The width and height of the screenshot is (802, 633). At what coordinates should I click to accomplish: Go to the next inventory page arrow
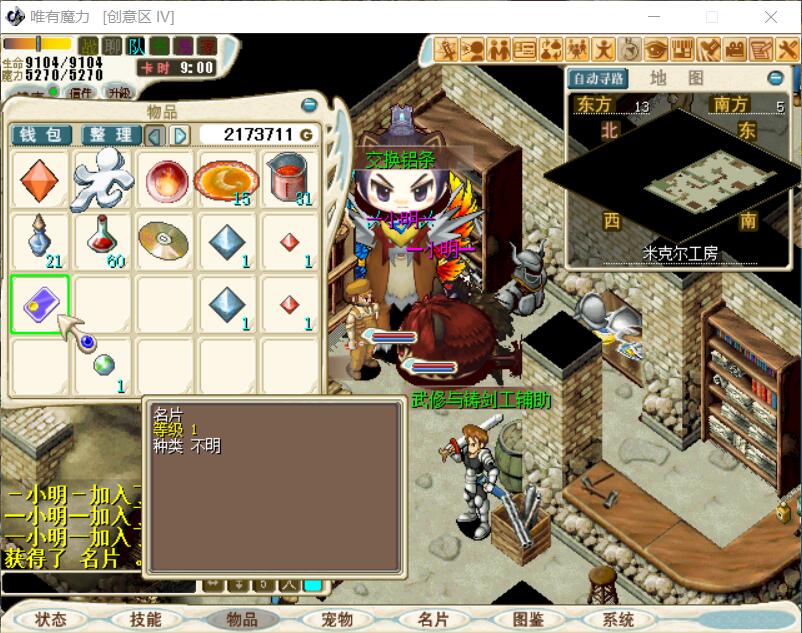[181, 135]
